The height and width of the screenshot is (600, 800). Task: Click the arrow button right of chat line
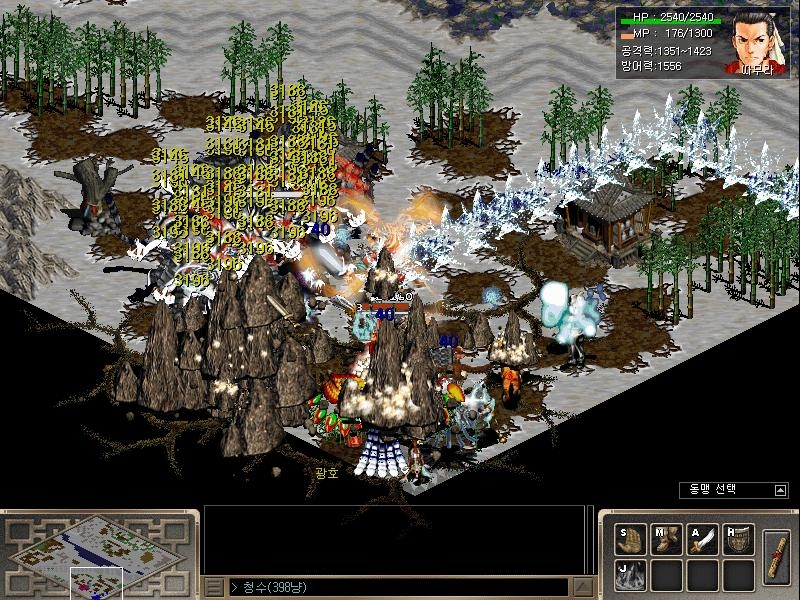[x=579, y=586]
